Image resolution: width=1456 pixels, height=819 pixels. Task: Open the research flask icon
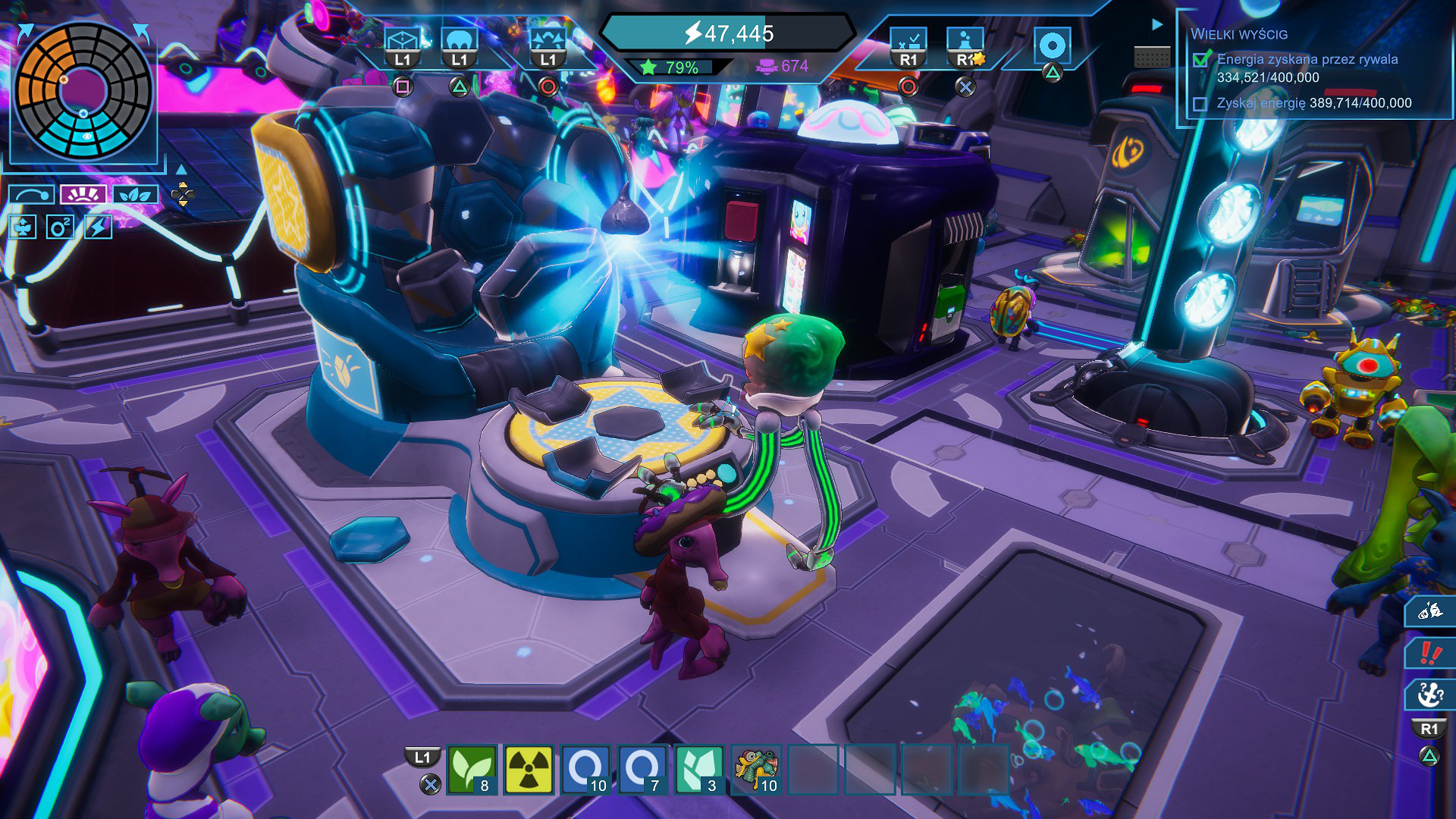coord(965,42)
